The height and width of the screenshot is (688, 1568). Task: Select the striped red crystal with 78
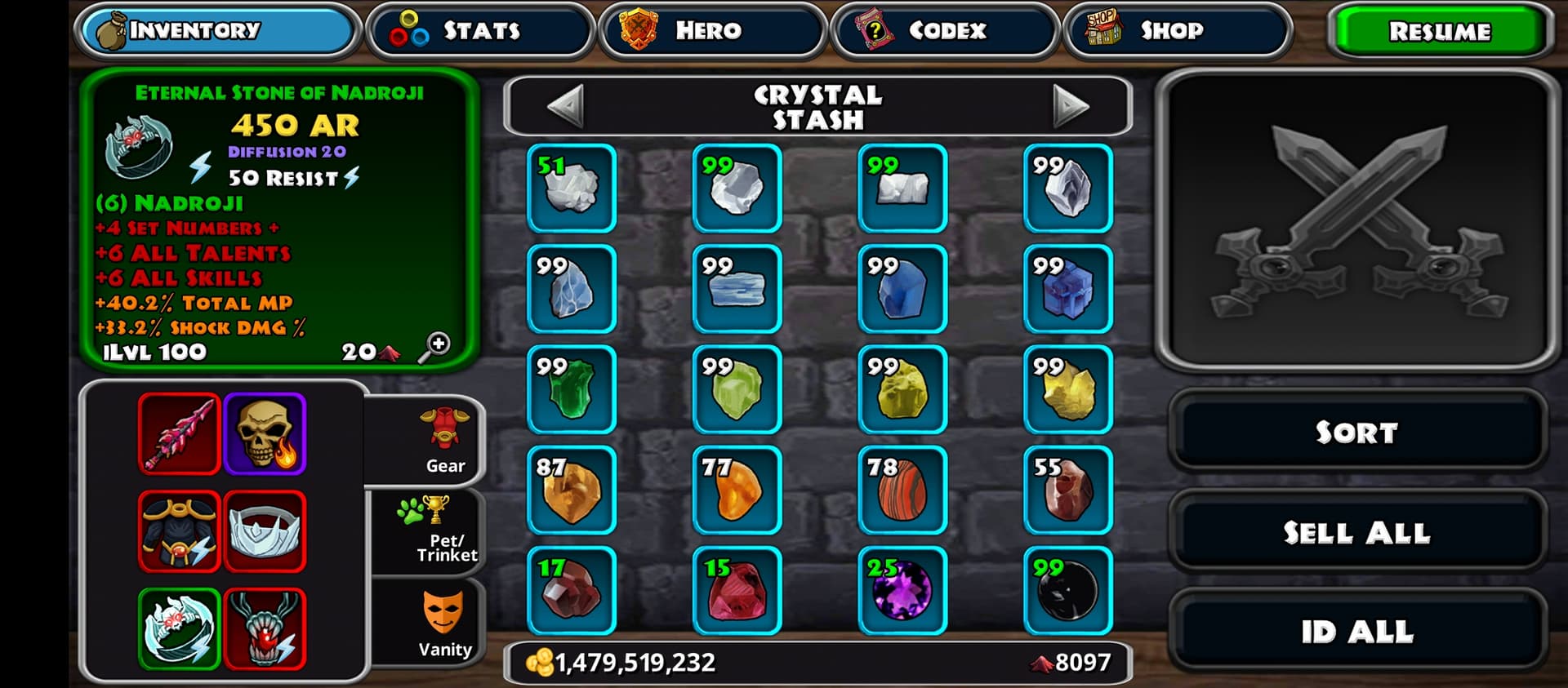(902, 490)
